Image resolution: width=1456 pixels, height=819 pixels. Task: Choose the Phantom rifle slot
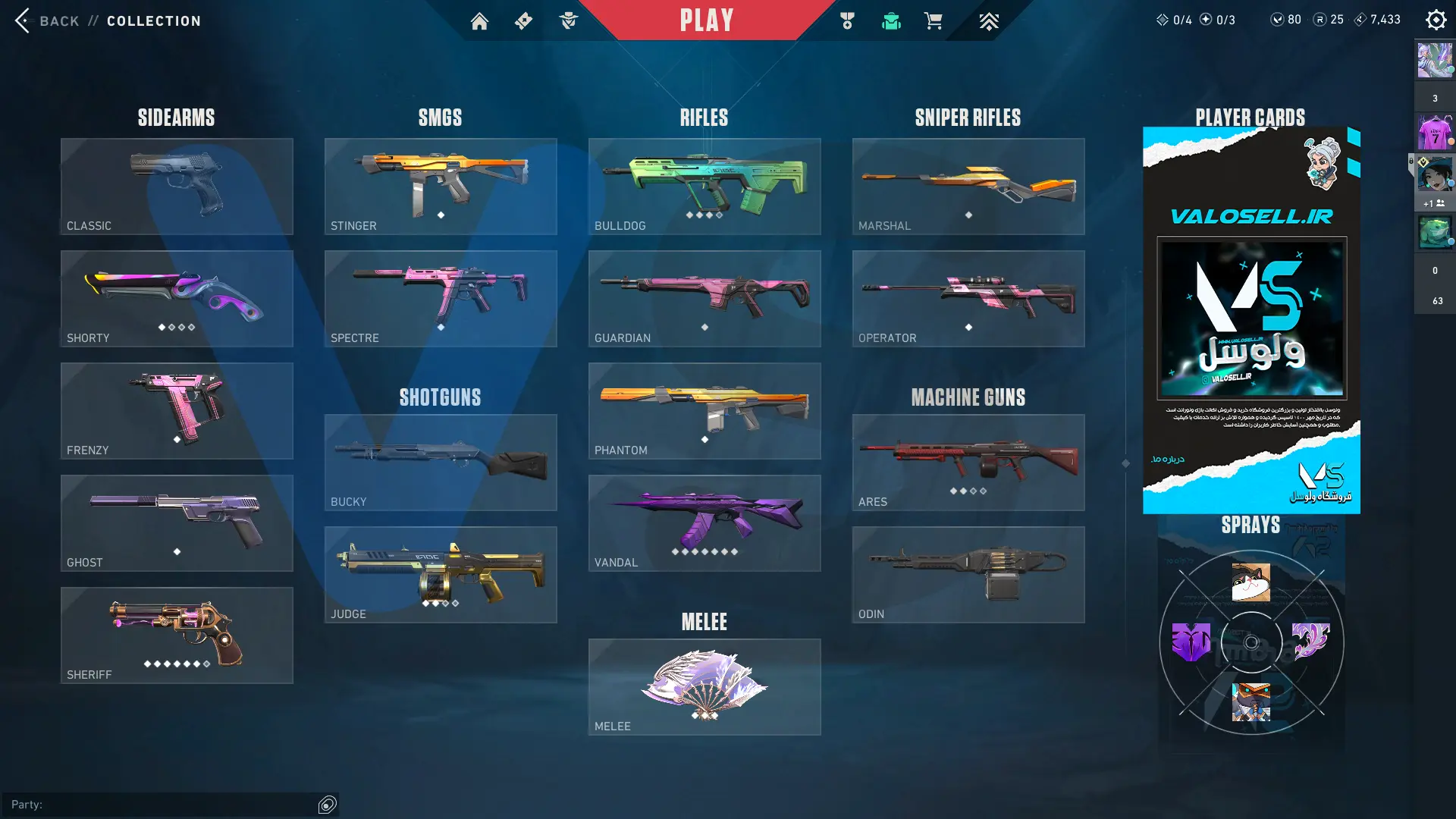pyautogui.click(x=704, y=410)
